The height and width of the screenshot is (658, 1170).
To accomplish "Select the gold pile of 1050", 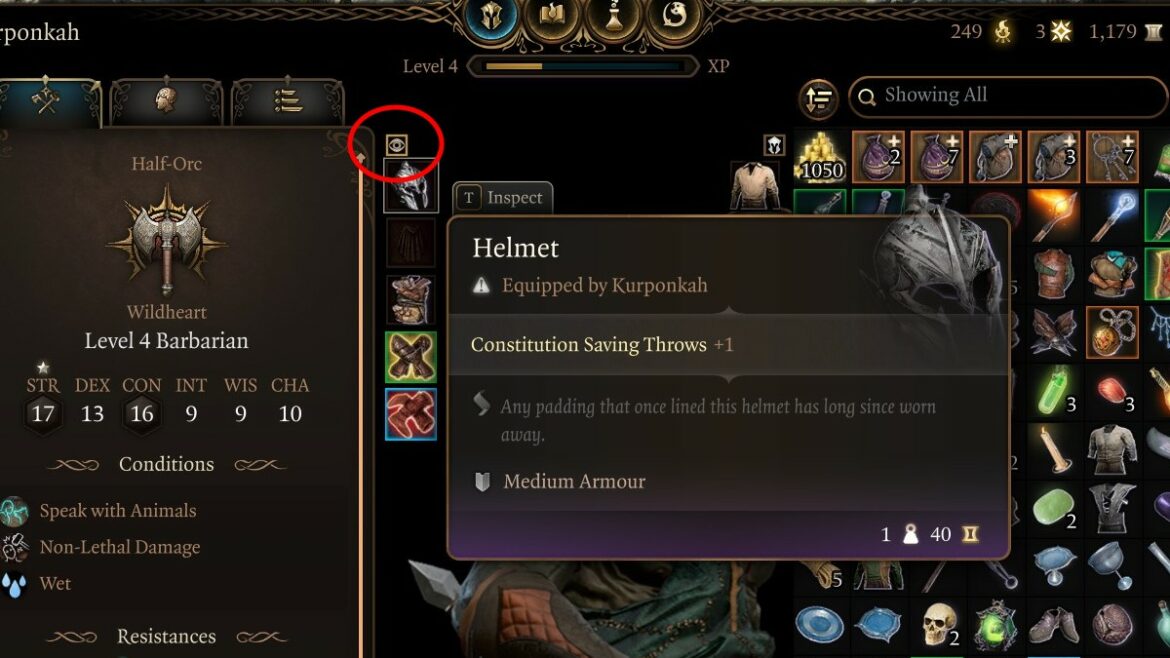I will tap(820, 158).
